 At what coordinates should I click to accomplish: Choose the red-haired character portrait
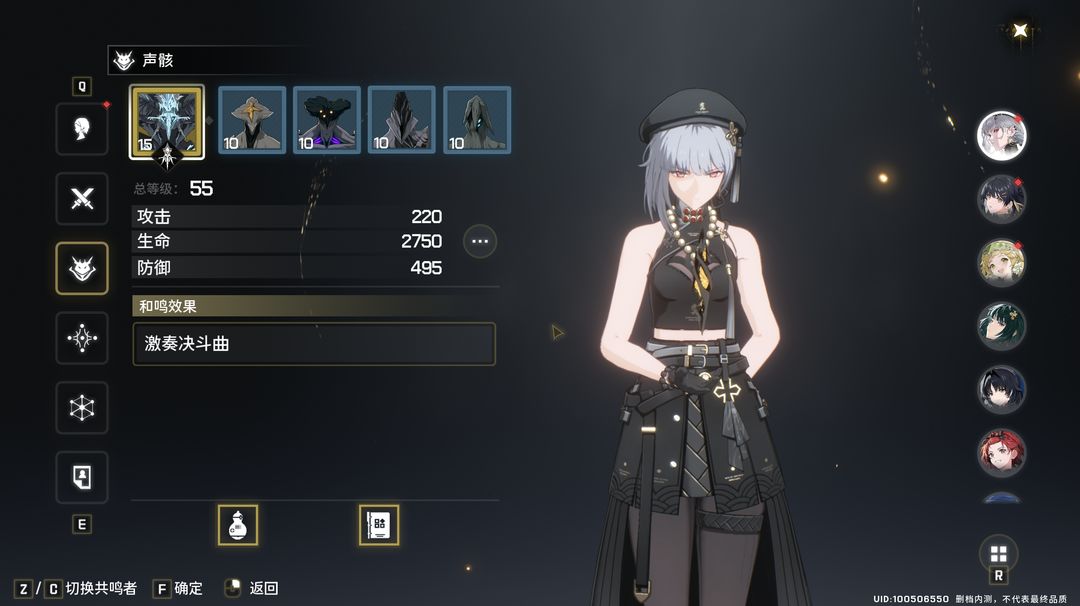pos(1001,453)
